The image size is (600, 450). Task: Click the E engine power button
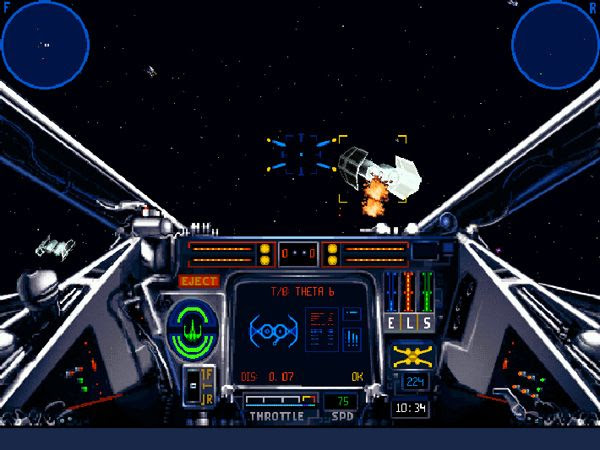tap(394, 322)
